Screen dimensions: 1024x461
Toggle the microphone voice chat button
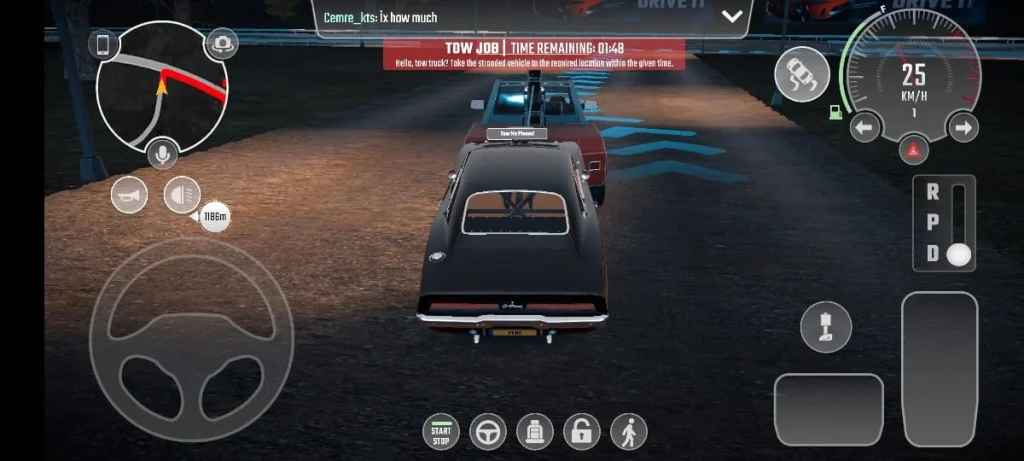click(162, 154)
